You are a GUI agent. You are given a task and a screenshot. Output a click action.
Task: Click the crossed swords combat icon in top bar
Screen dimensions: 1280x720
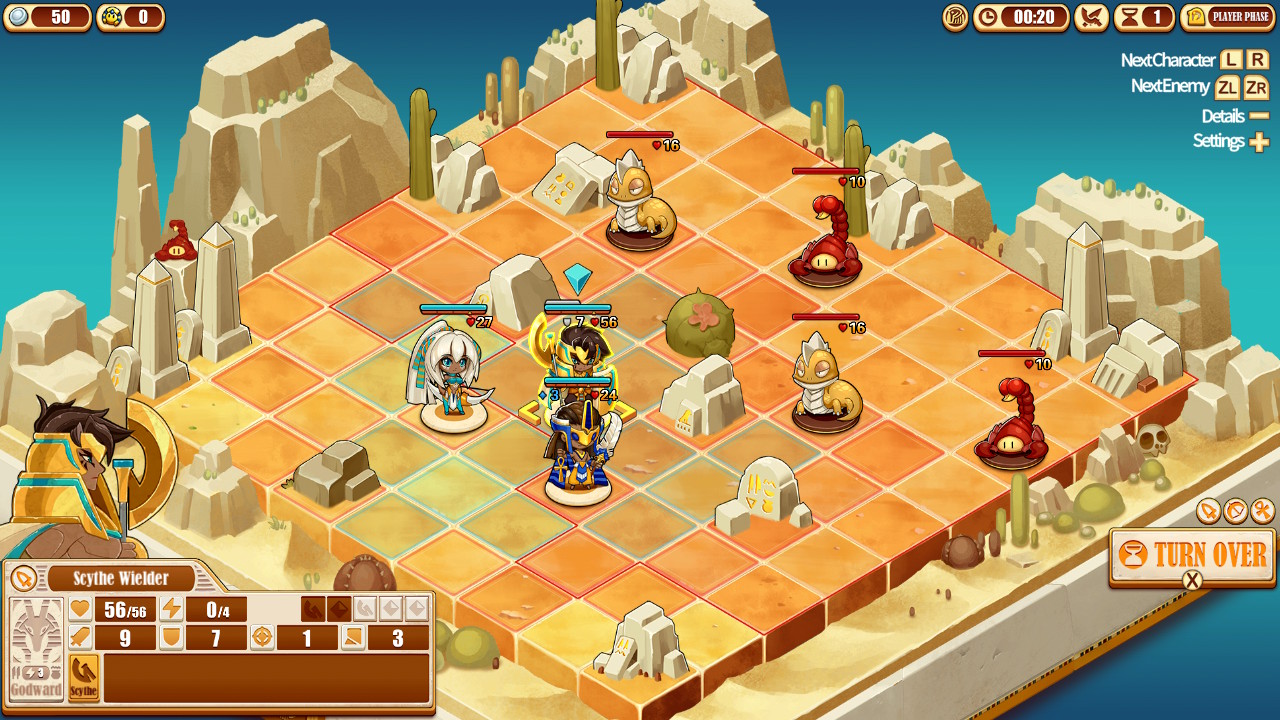tap(1092, 17)
